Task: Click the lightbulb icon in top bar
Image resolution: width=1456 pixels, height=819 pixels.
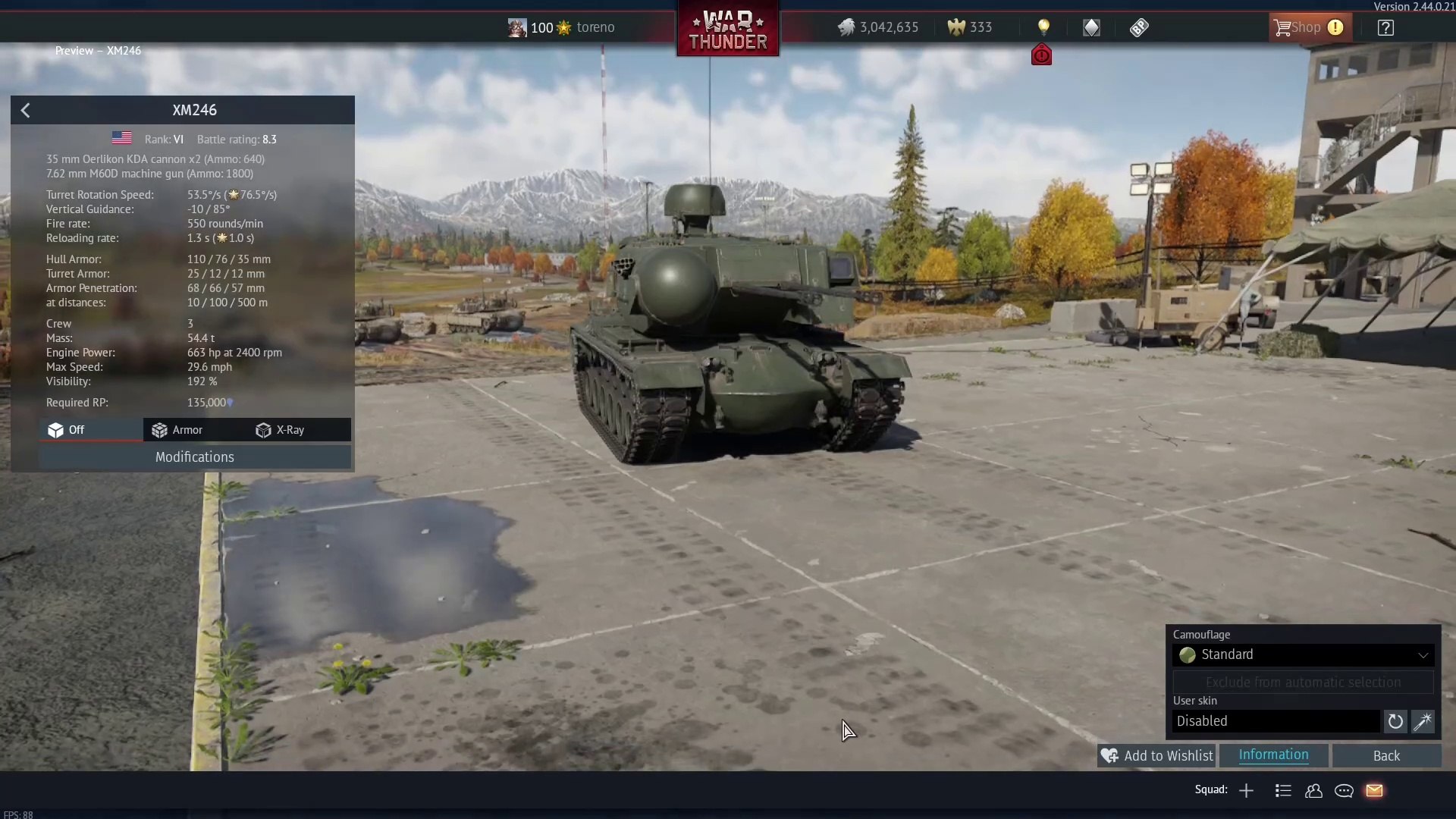Action: [x=1044, y=28]
